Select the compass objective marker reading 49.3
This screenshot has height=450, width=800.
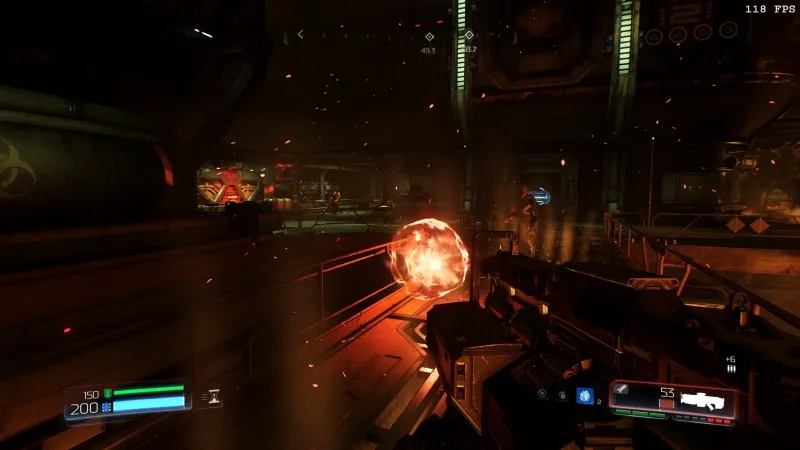click(x=429, y=37)
